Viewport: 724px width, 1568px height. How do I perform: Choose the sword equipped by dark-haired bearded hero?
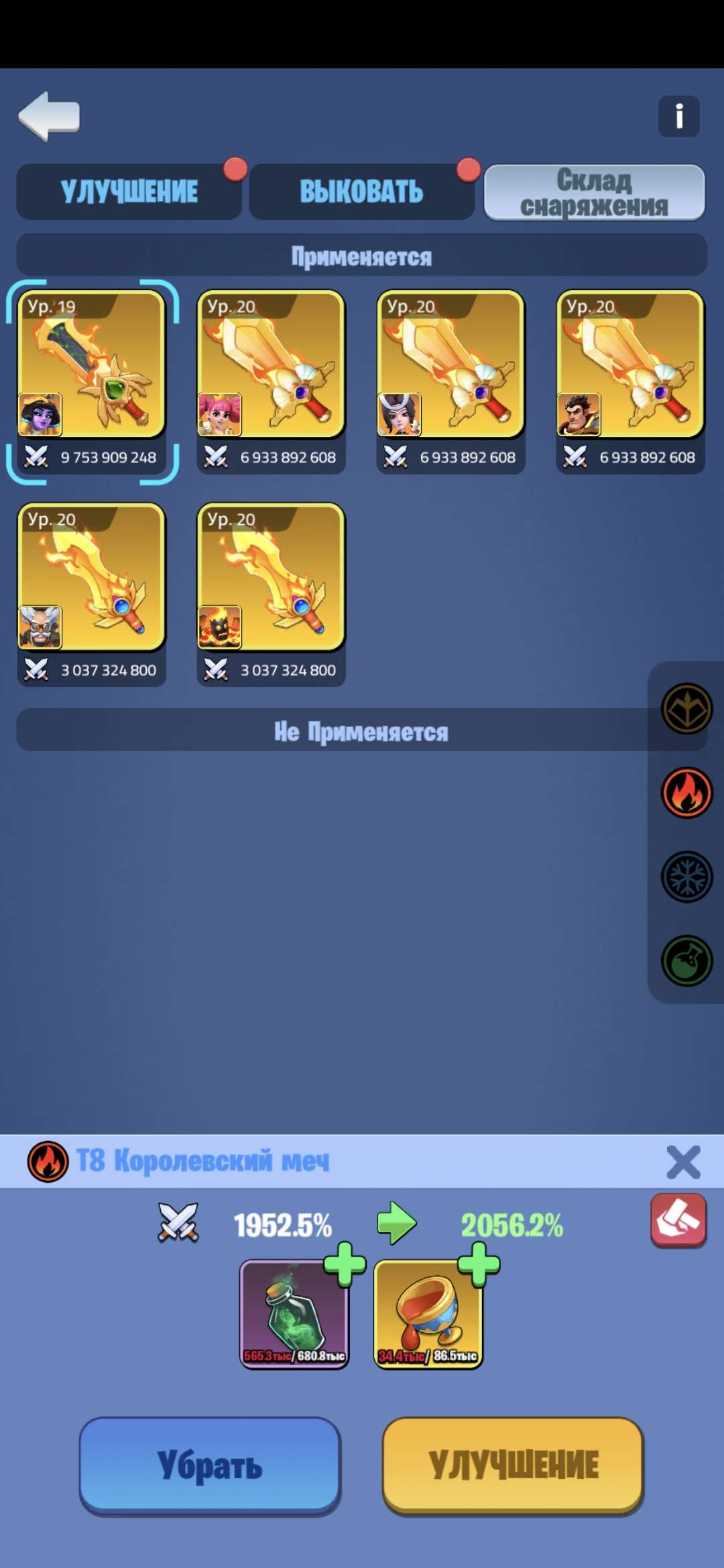point(630,365)
